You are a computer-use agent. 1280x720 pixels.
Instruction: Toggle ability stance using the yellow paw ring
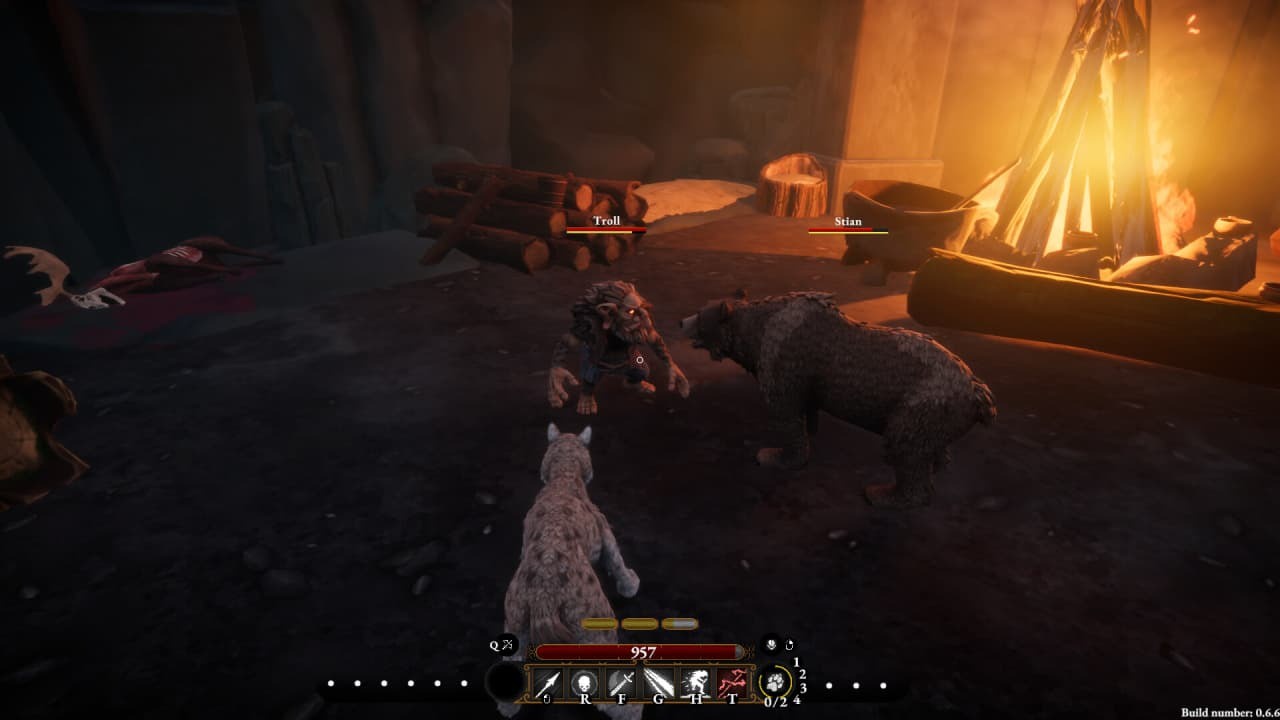coord(776,680)
